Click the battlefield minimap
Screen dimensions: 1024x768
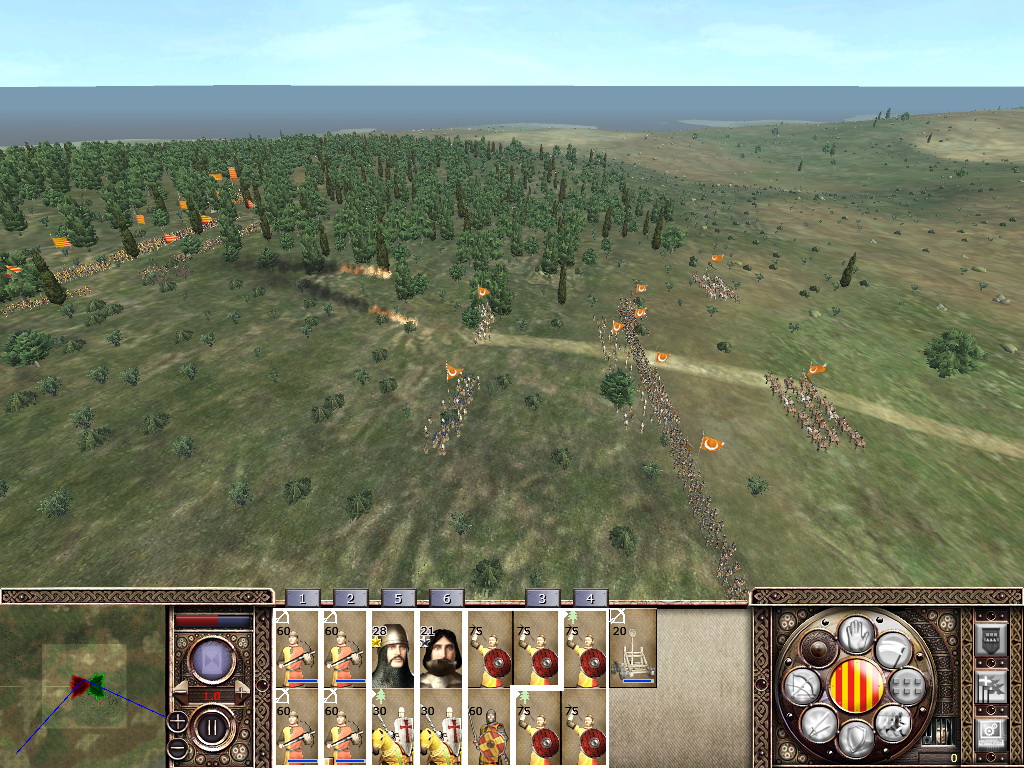pyautogui.click(x=84, y=686)
